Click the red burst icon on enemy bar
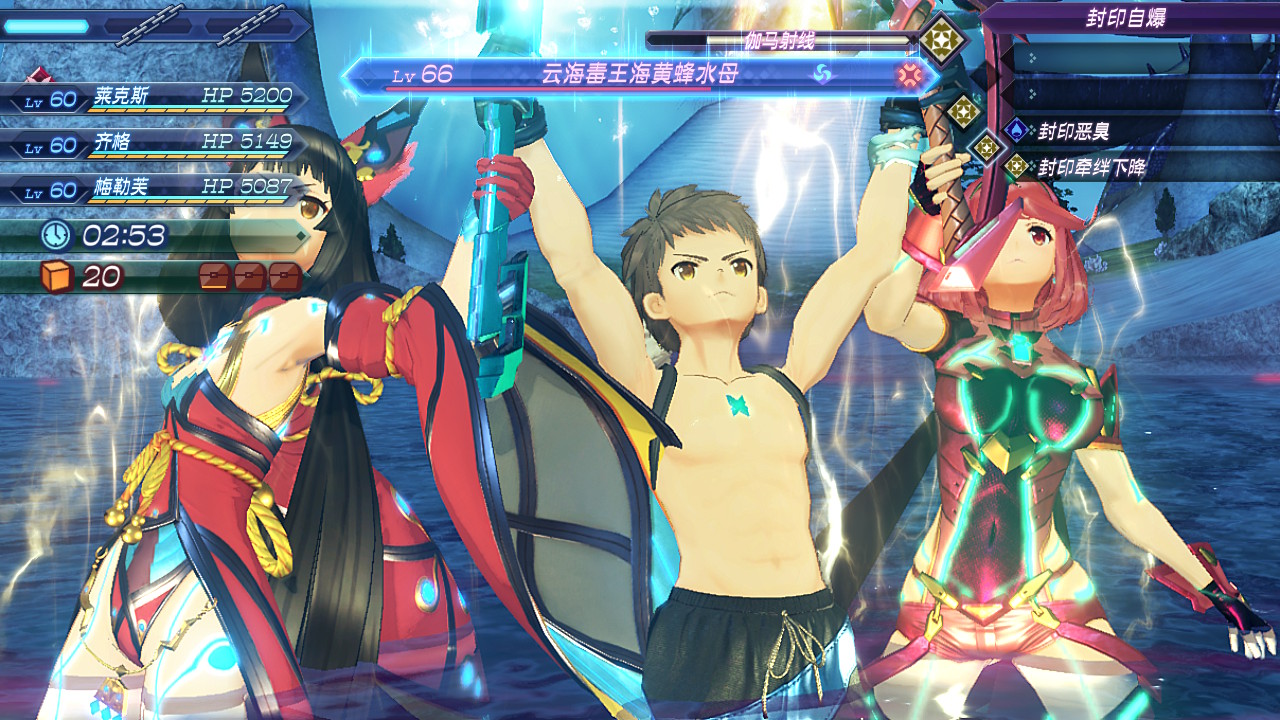This screenshot has width=1280, height=720. (908, 74)
